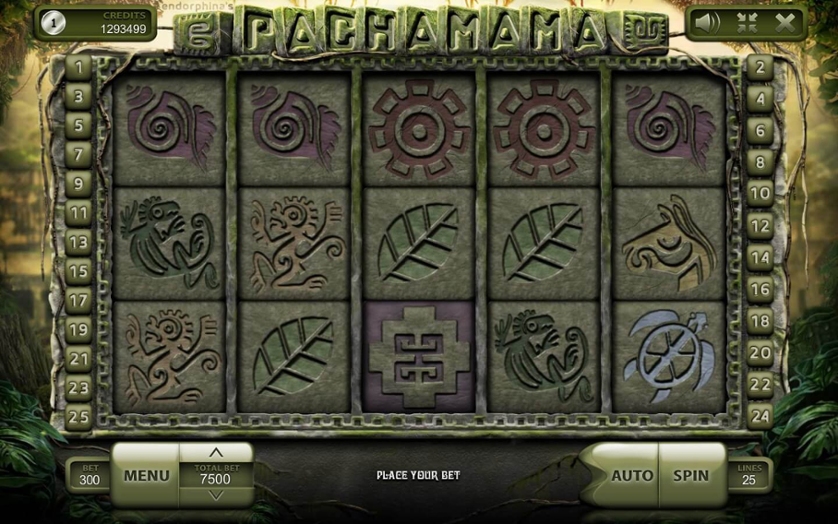838x524 pixels.
Task: Click the credits coin icon
Action: point(52,23)
